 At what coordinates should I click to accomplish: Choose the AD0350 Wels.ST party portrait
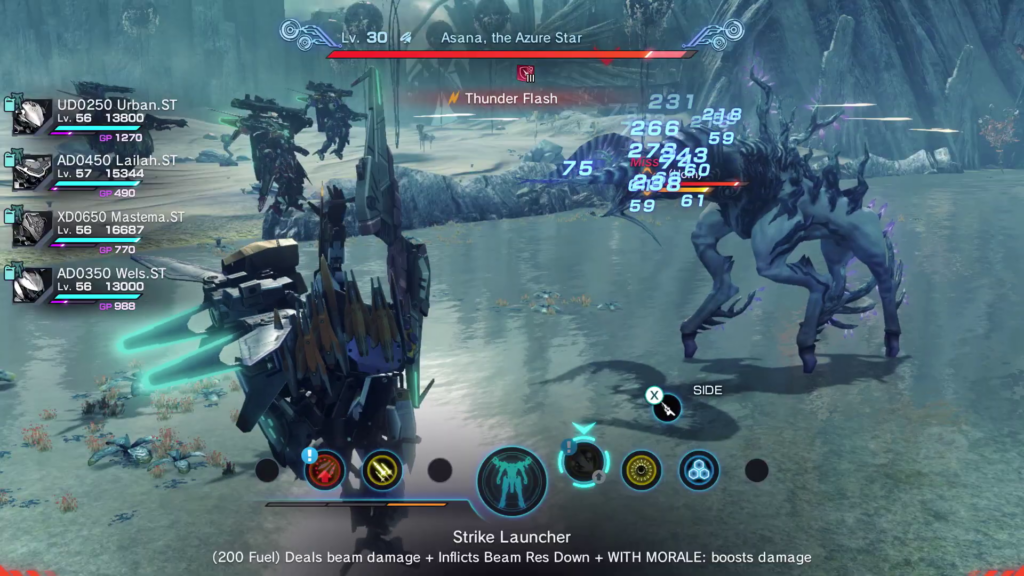[33, 285]
